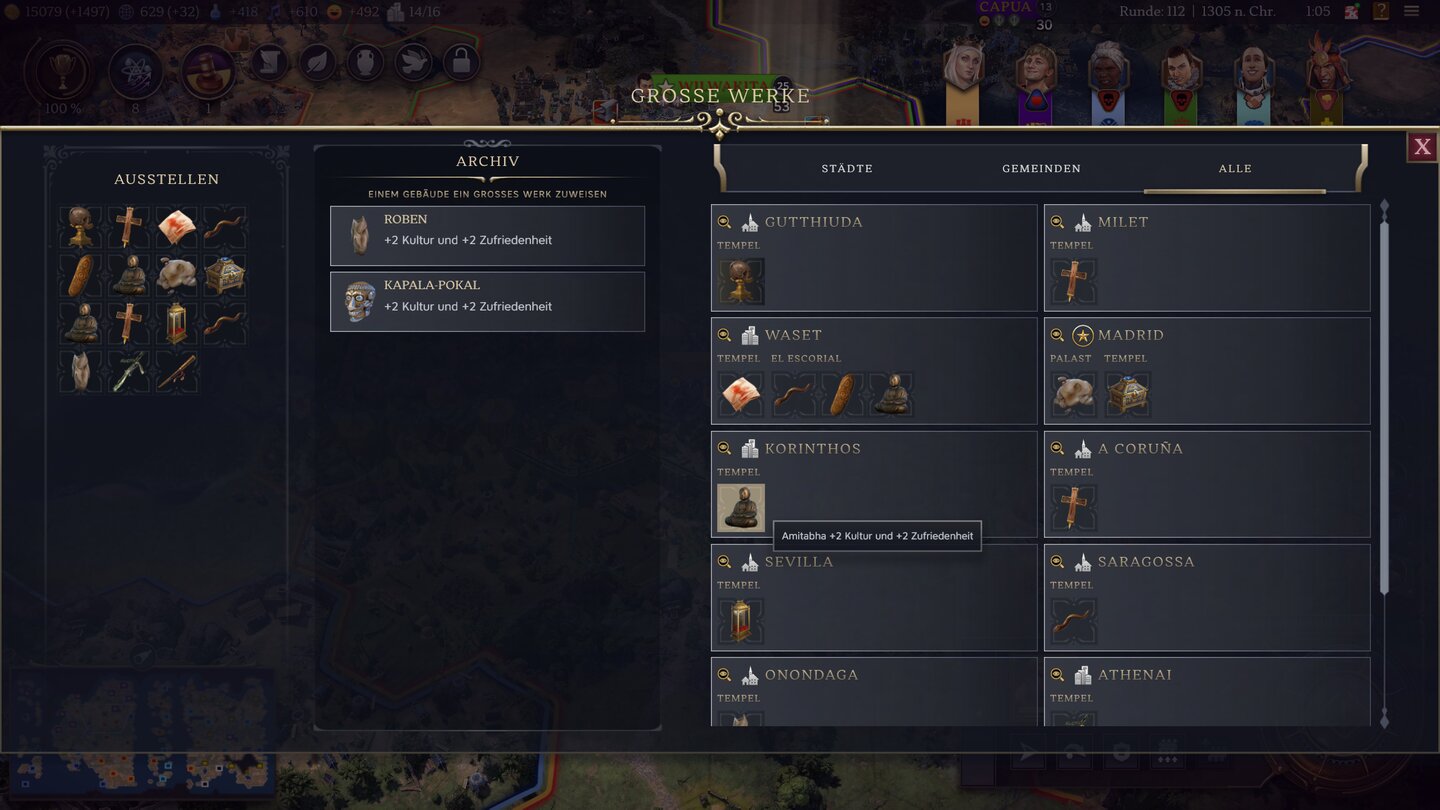Select the Alle tab
The height and width of the screenshot is (810, 1440).
1235,169
